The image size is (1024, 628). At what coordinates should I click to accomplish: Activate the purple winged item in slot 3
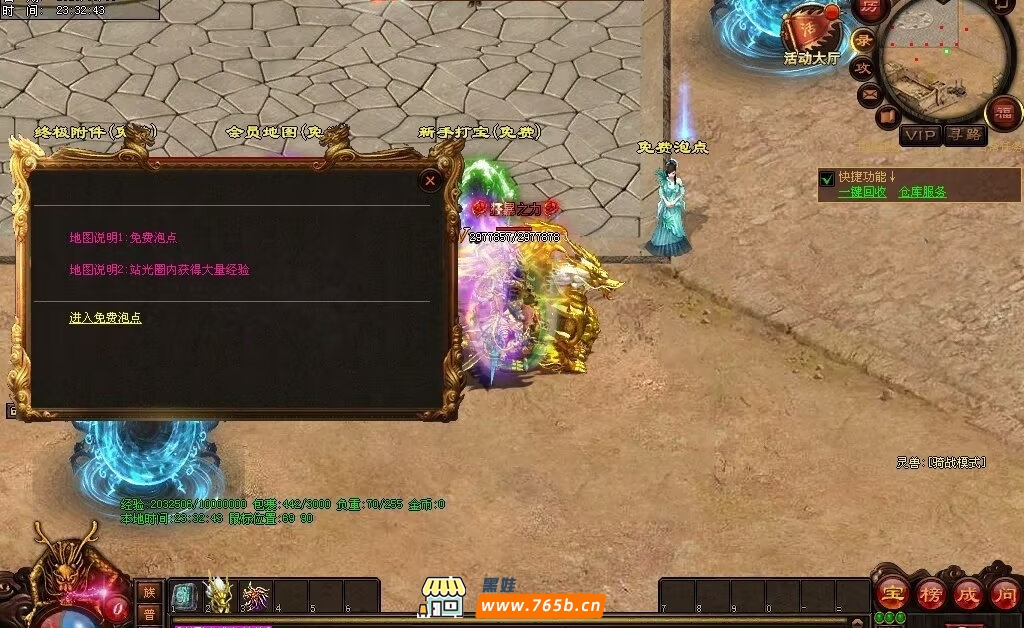255,596
